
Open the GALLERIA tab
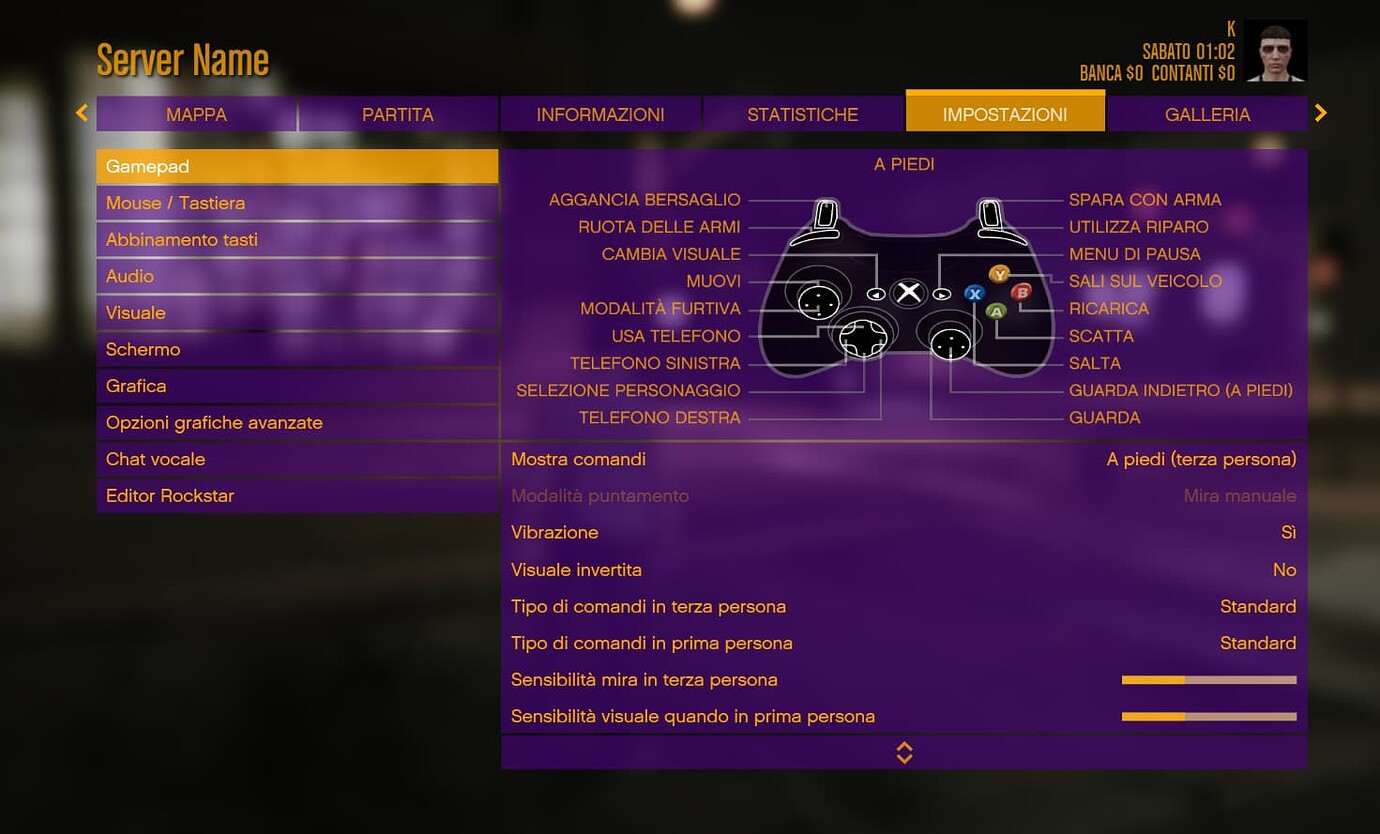tap(1207, 113)
